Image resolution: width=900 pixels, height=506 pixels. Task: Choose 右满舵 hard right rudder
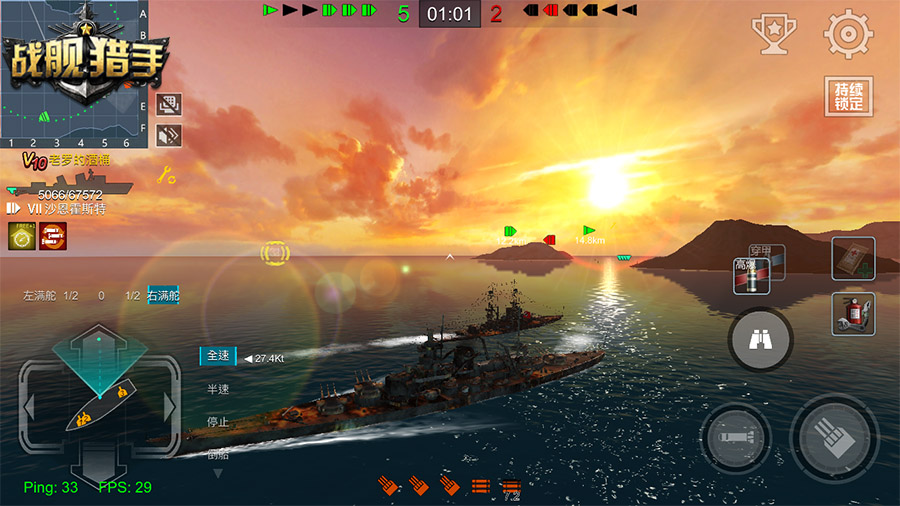tap(164, 296)
